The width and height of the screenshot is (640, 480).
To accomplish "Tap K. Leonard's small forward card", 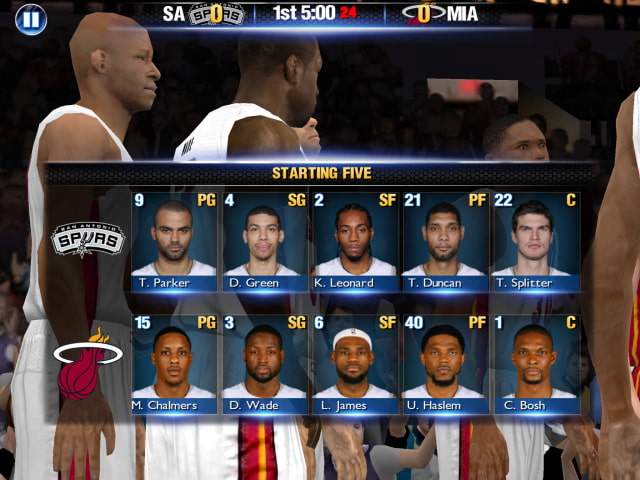I will (x=354, y=241).
